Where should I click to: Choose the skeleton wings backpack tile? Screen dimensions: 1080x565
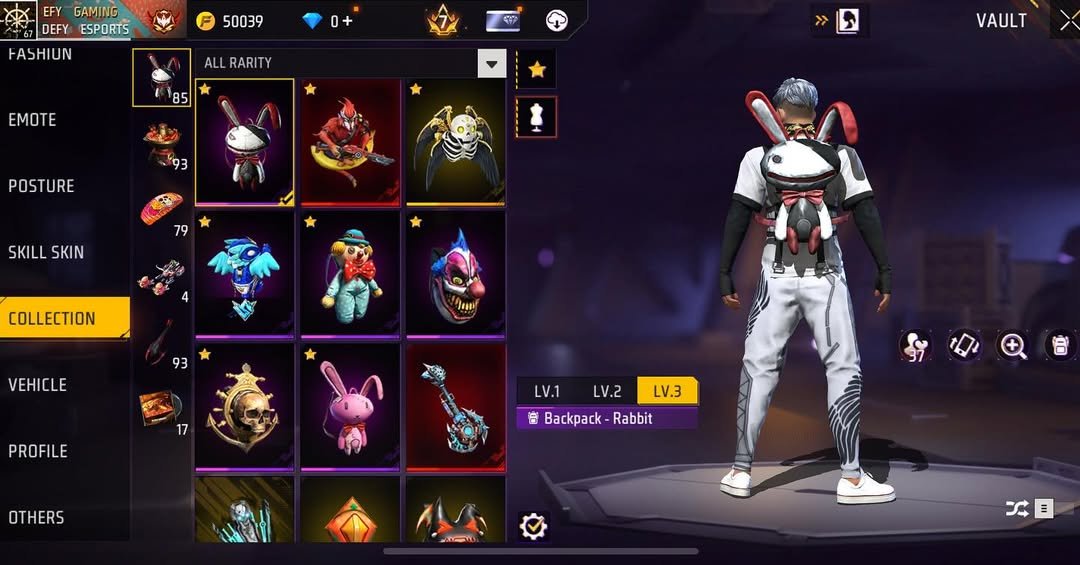(x=455, y=141)
